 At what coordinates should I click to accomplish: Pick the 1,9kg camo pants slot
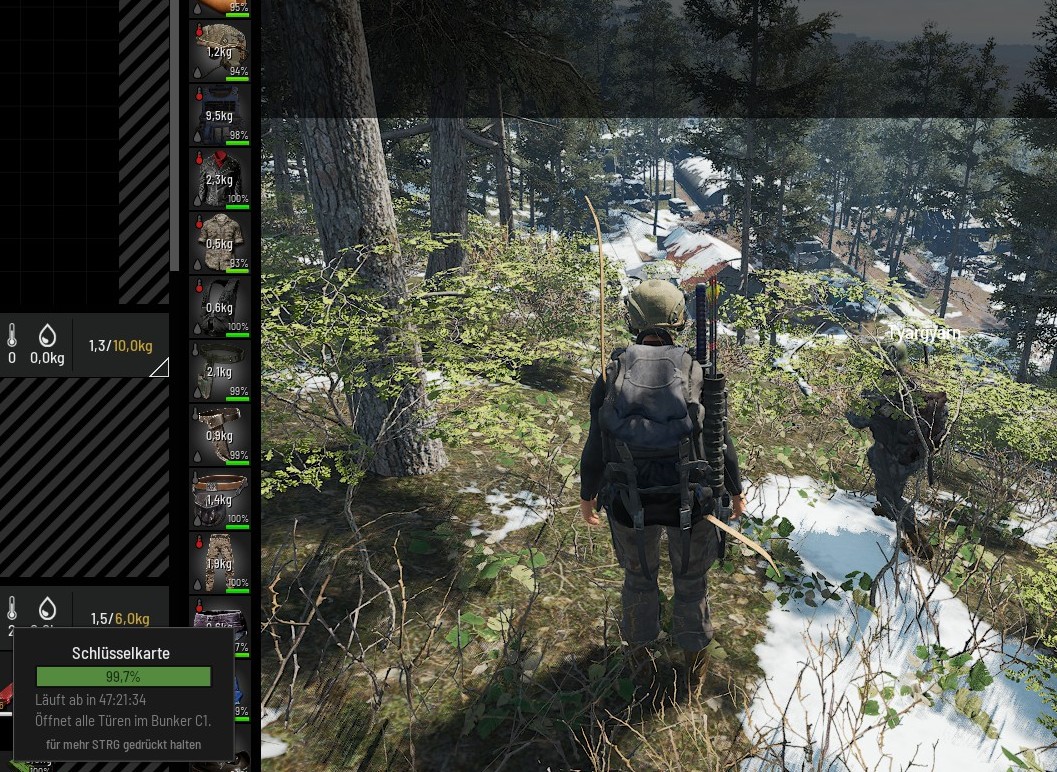click(x=220, y=561)
